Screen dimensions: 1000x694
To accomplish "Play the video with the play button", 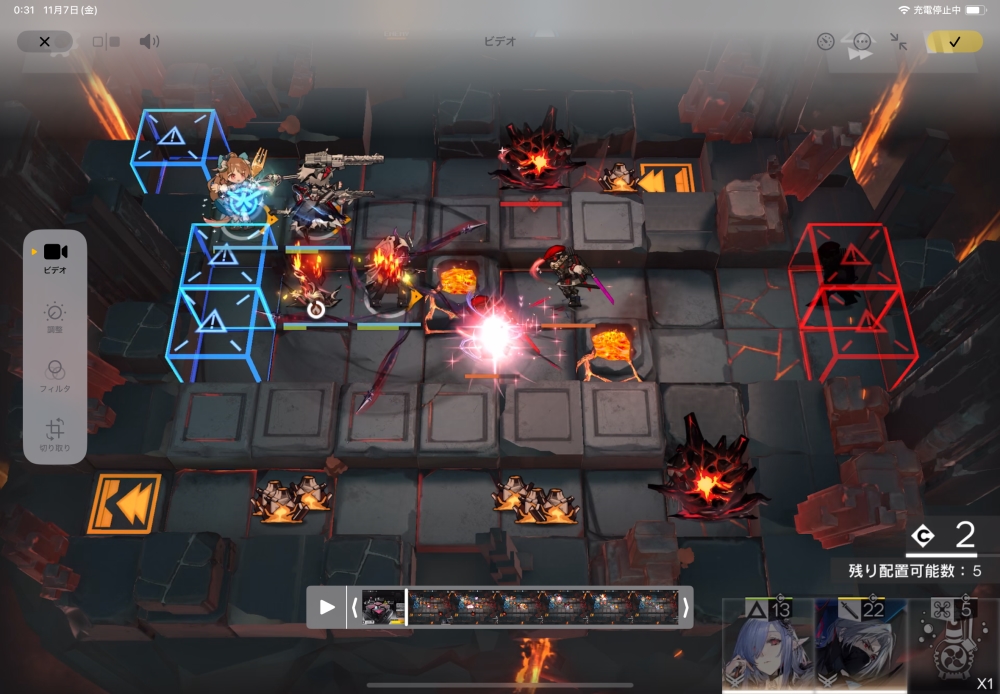I will [x=327, y=607].
